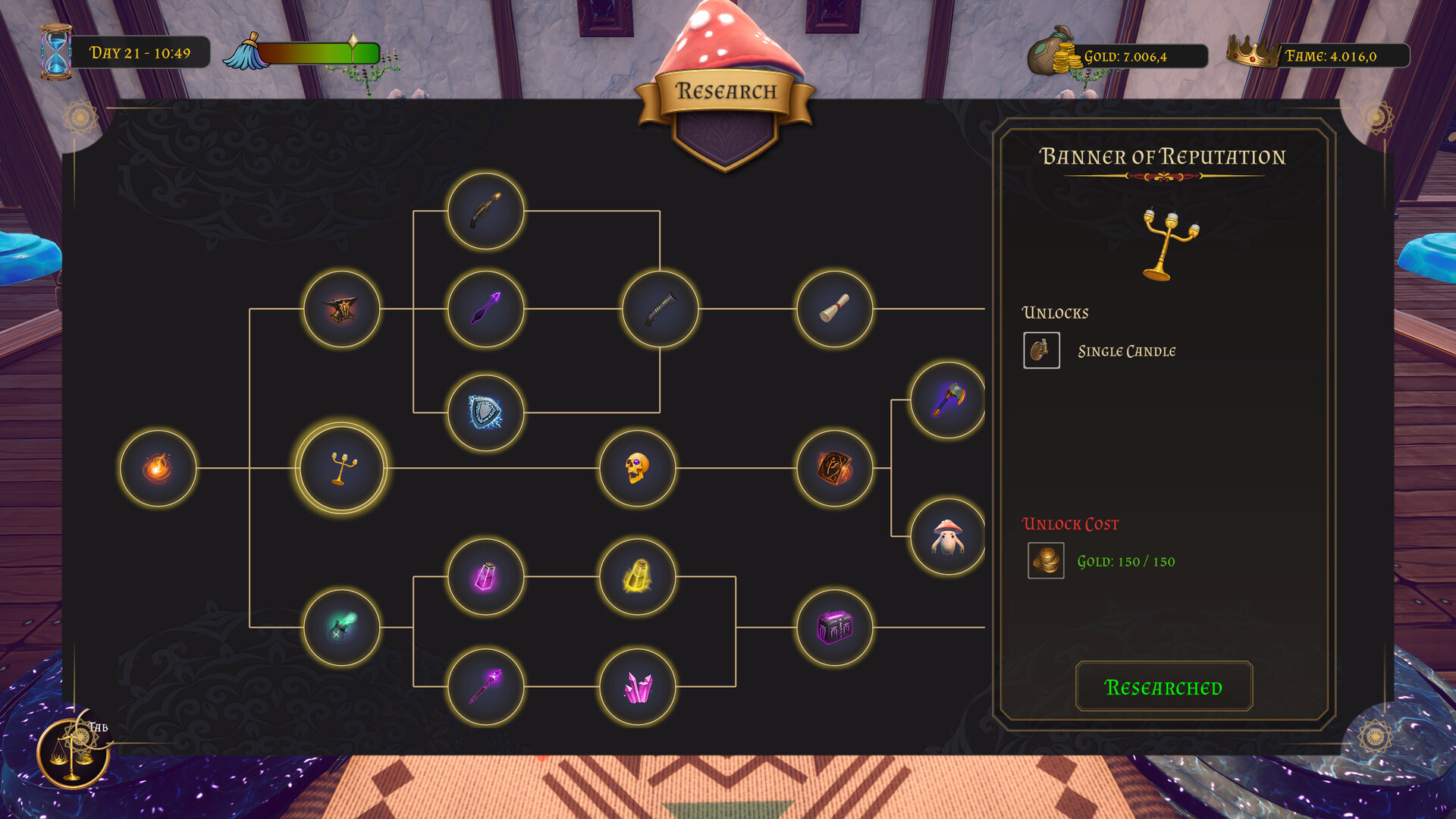Image resolution: width=1456 pixels, height=819 pixels.
Task: Select the purple arrow research node
Action: 485,309
